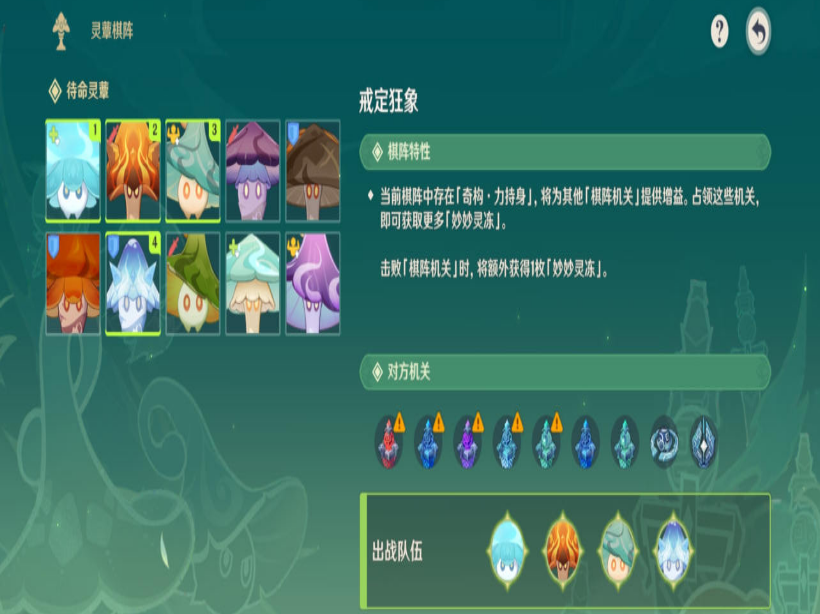The width and height of the screenshot is (820, 614).
Task: Select the teal-capped fungus card numbered 3
Action: tap(193, 171)
